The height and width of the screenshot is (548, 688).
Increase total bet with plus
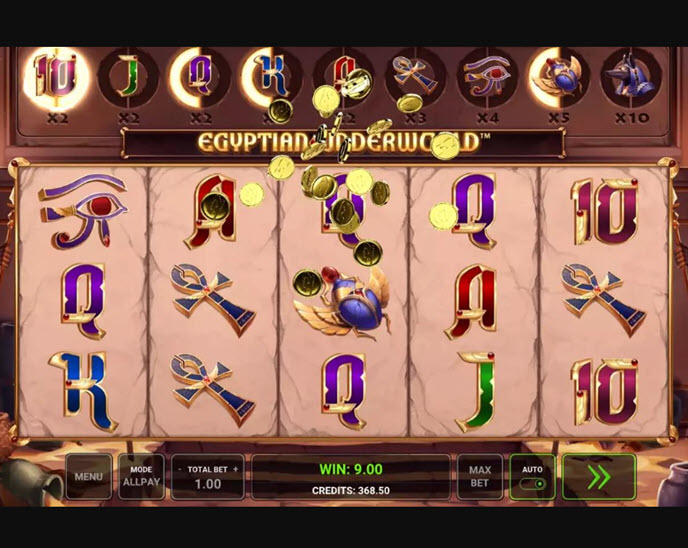[x=236, y=469]
